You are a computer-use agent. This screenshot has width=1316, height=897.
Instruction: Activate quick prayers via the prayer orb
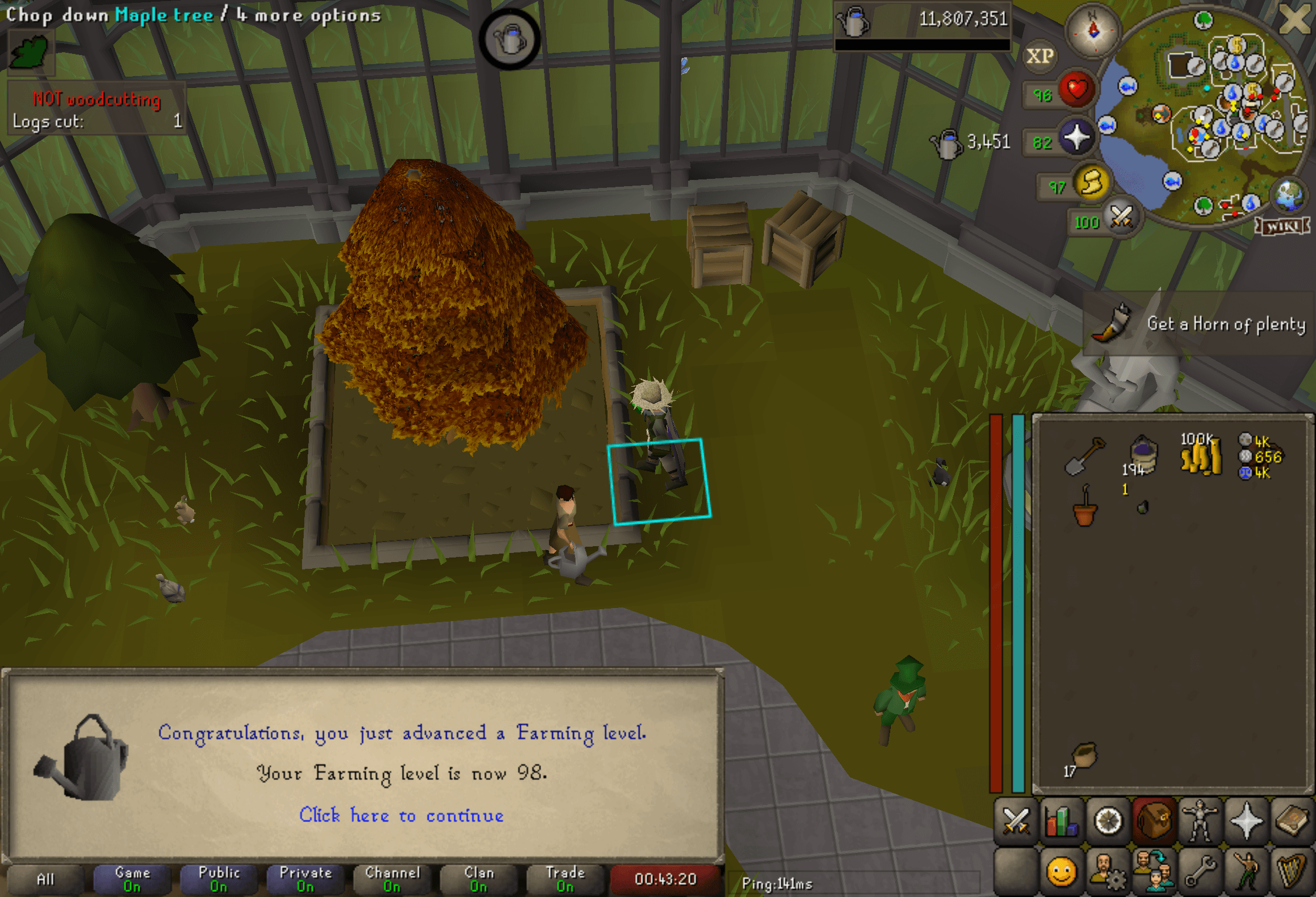click(1078, 138)
